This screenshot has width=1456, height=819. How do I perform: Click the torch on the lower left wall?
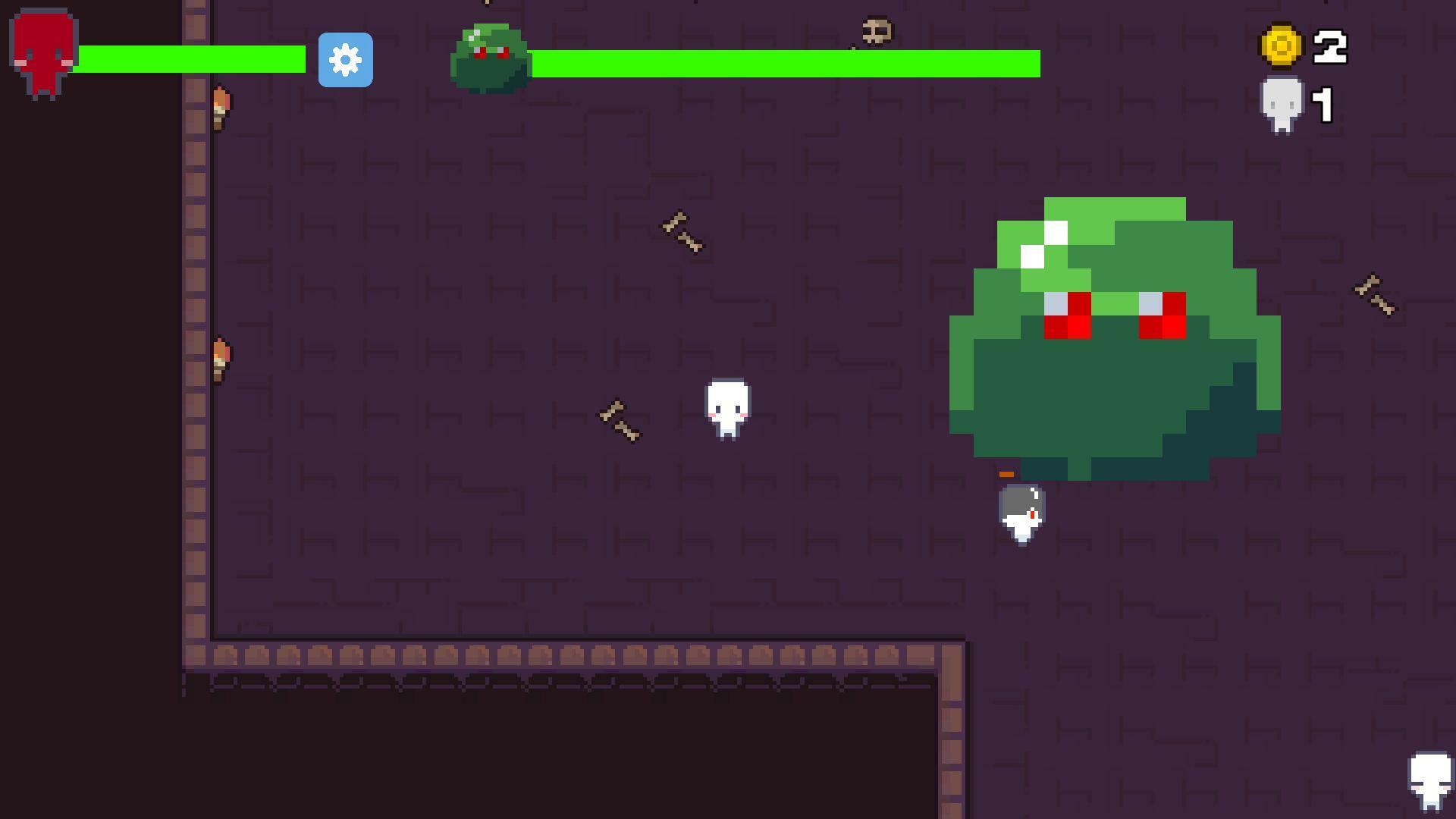pyautogui.click(x=220, y=353)
